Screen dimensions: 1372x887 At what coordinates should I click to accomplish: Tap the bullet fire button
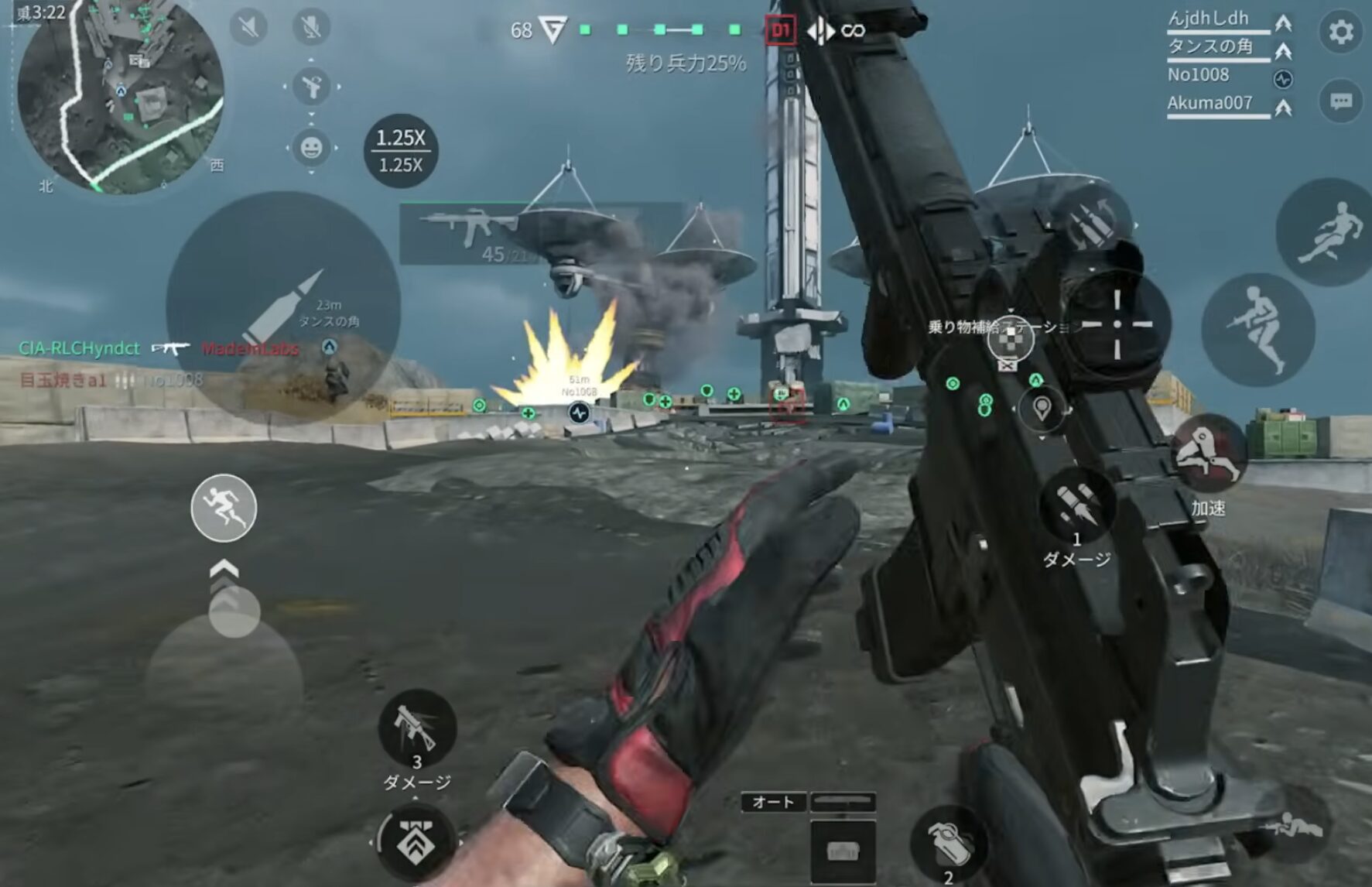pos(282,308)
